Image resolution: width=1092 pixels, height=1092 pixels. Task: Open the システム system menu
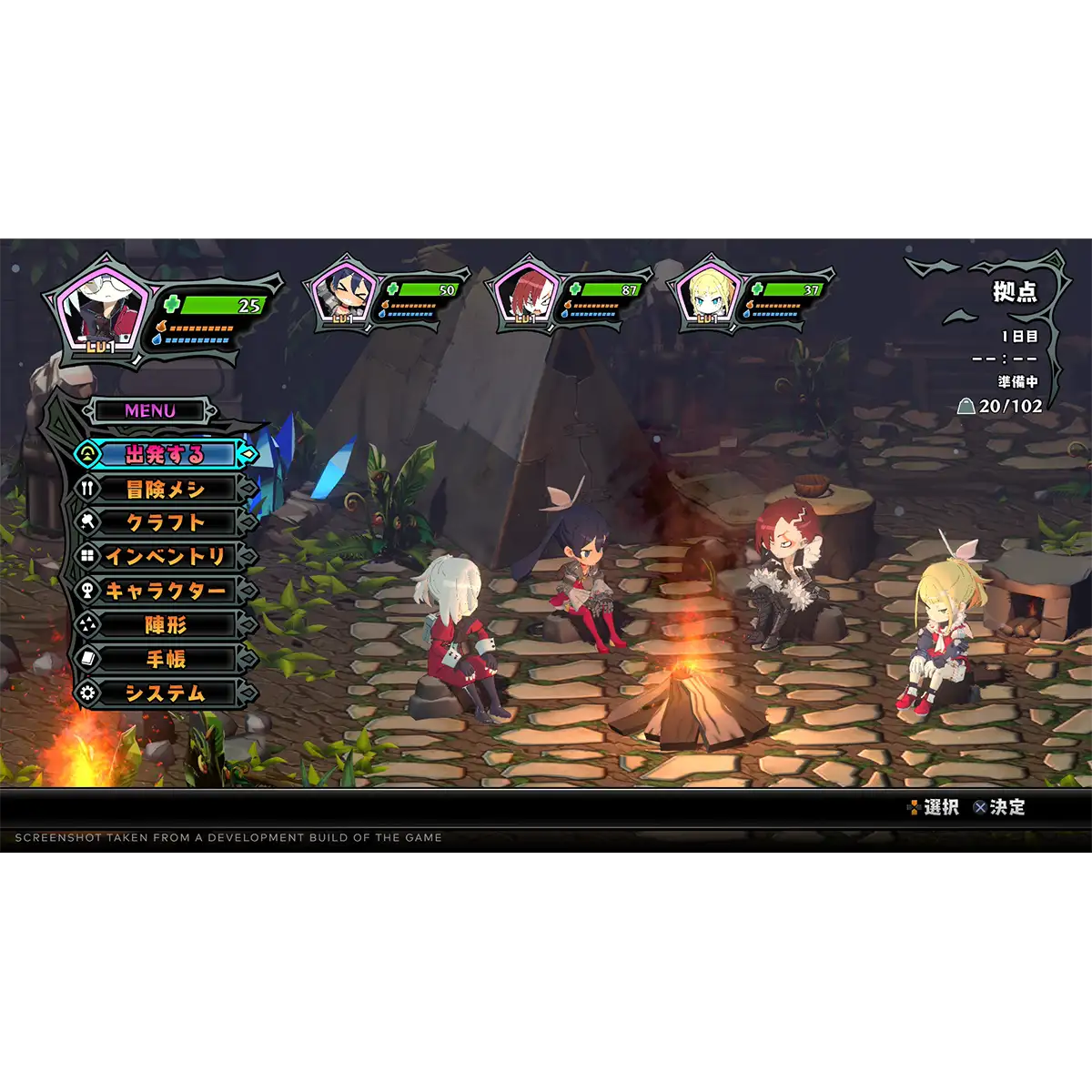point(165,693)
